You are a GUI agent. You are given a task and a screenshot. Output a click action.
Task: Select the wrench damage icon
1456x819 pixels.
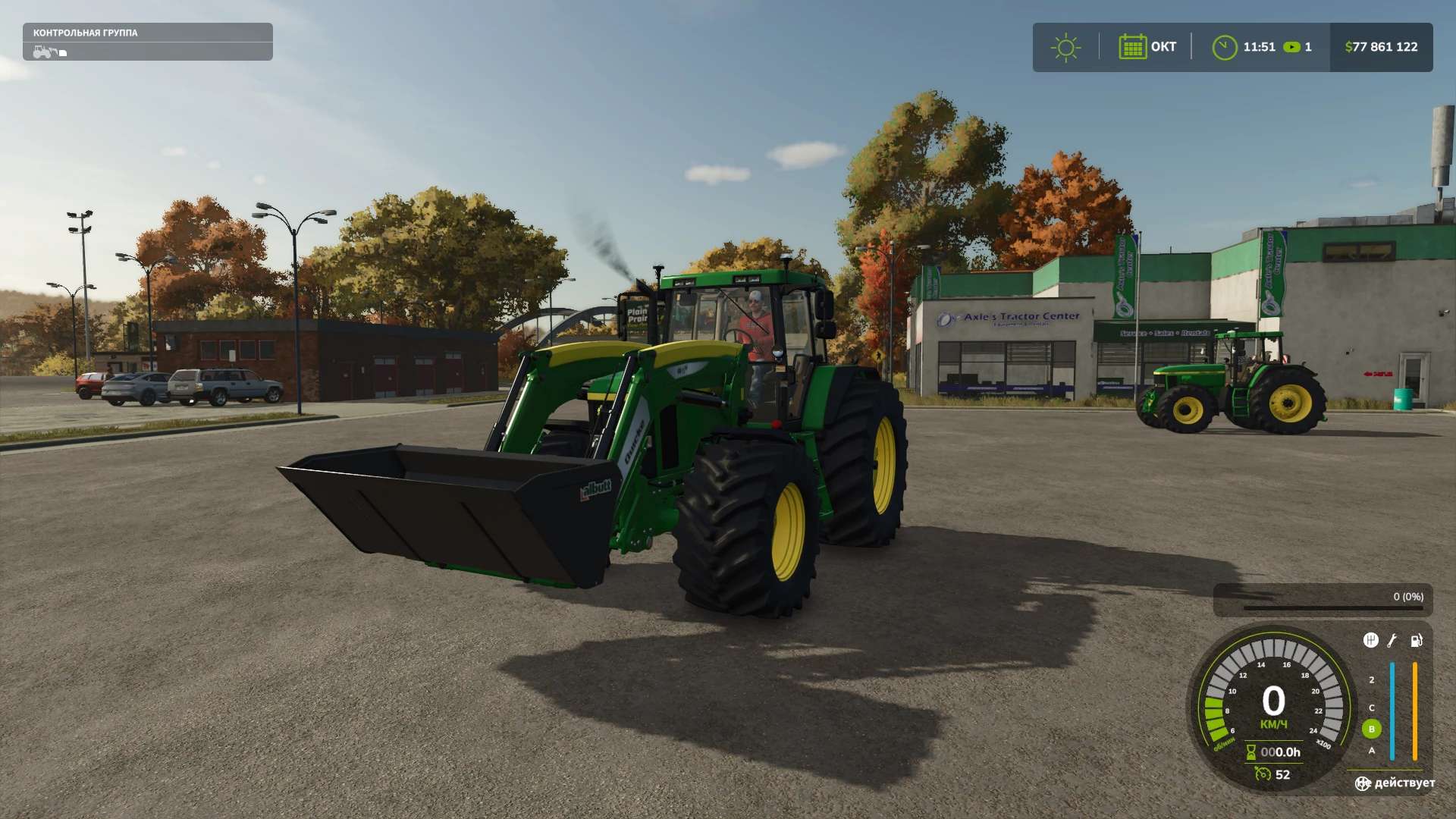point(1392,640)
